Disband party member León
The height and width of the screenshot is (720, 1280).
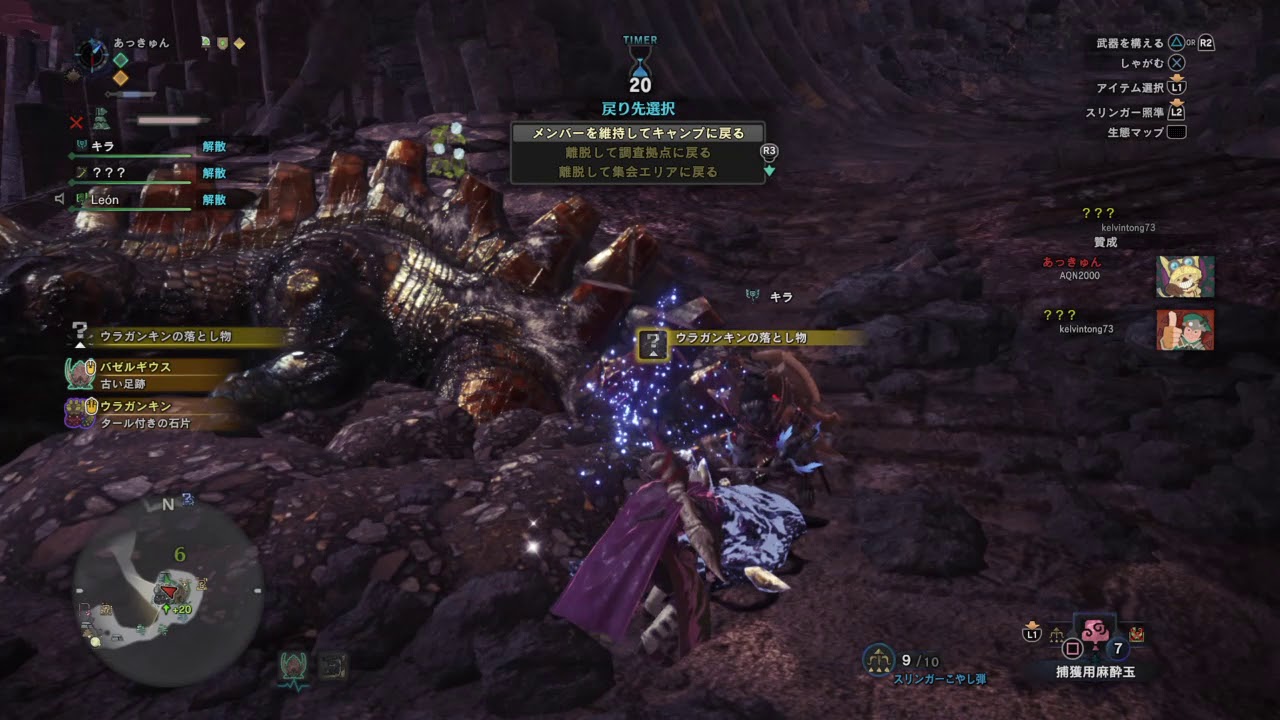coord(214,200)
